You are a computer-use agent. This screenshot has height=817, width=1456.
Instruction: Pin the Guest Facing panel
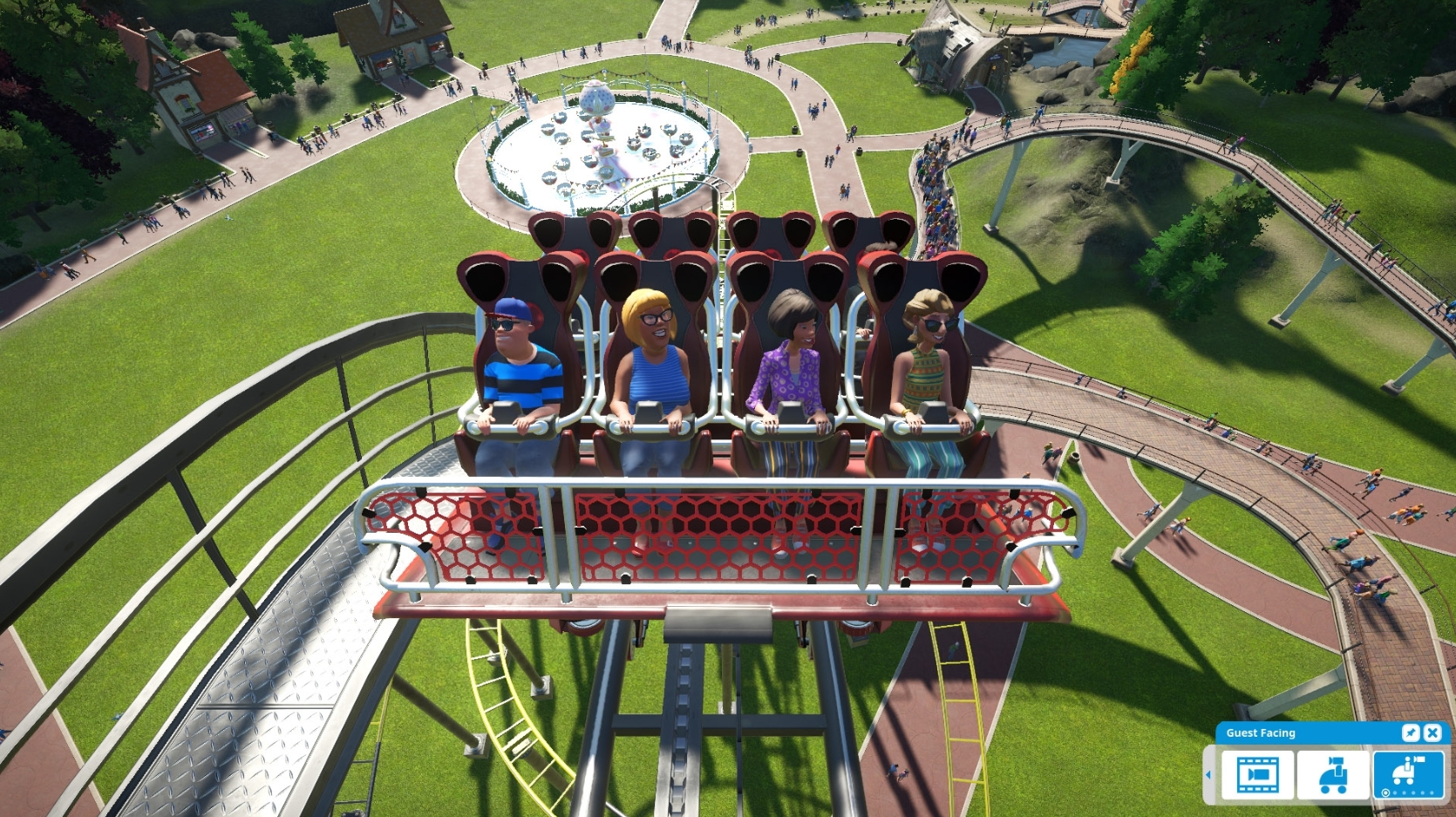tap(1412, 733)
